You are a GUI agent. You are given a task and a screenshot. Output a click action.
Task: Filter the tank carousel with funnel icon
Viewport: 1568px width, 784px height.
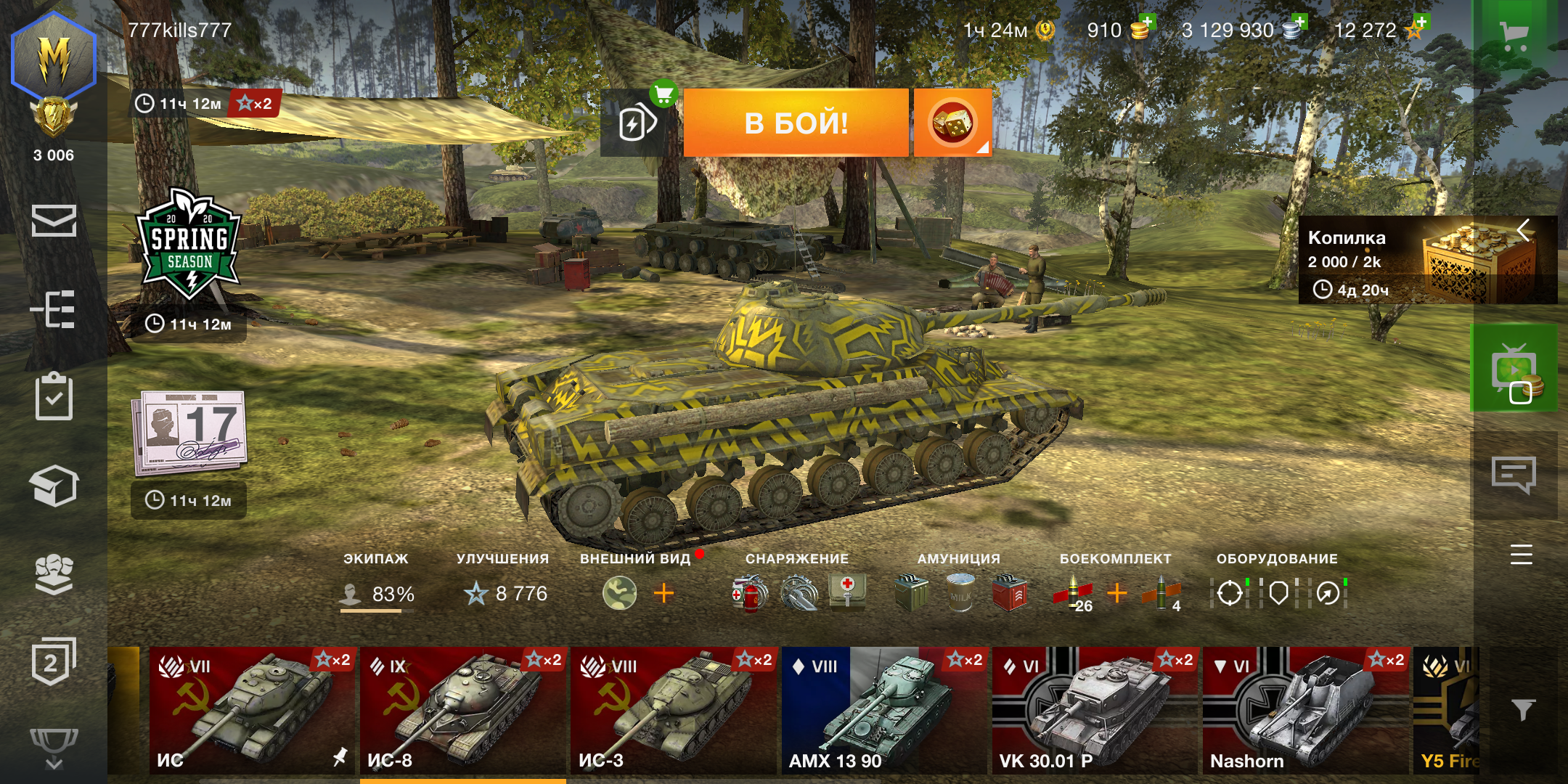(x=1522, y=709)
